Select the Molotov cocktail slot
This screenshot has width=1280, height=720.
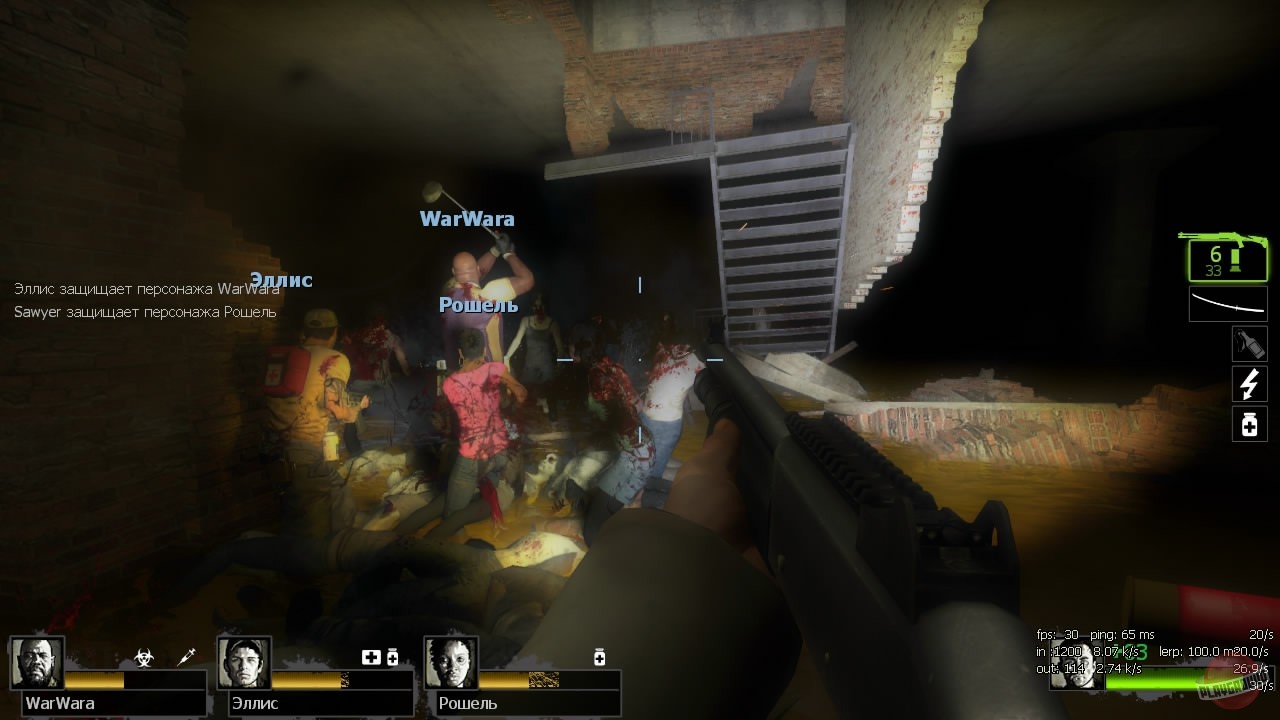[1249, 343]
